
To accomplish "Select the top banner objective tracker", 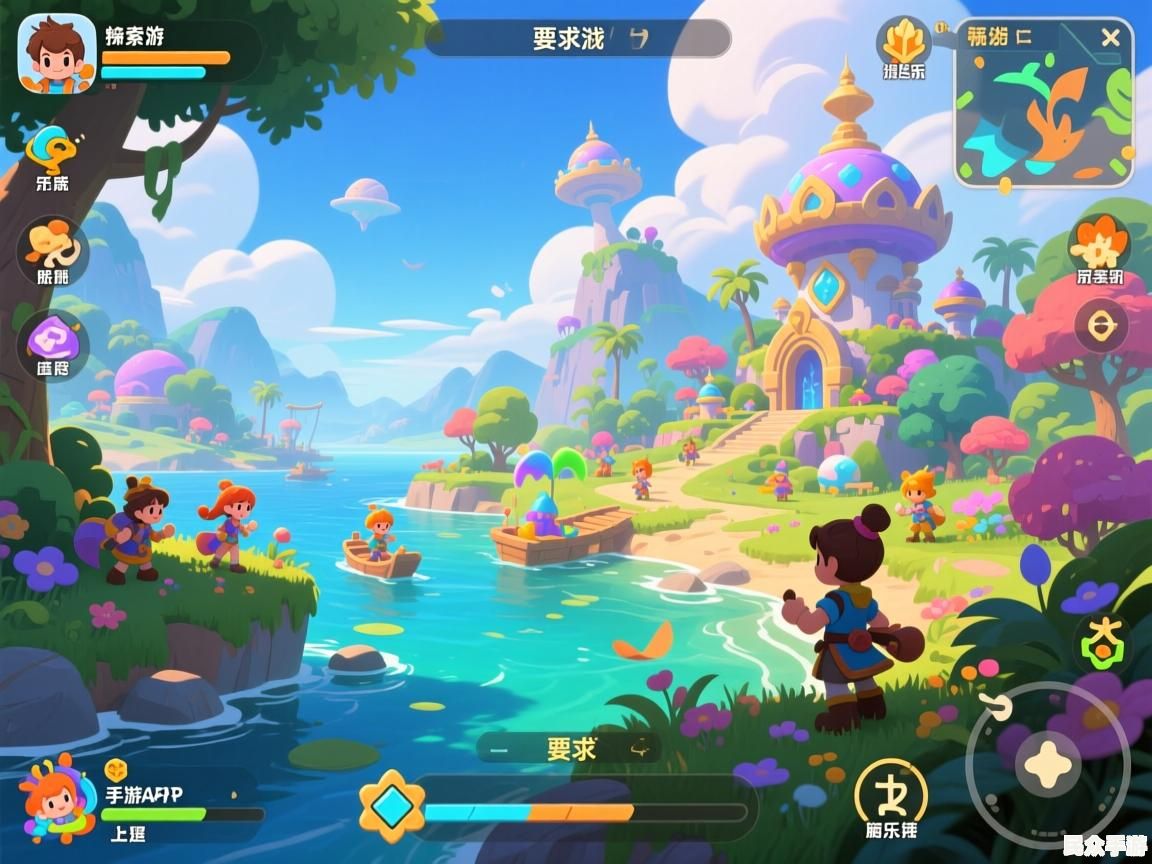I will point(578,39).
